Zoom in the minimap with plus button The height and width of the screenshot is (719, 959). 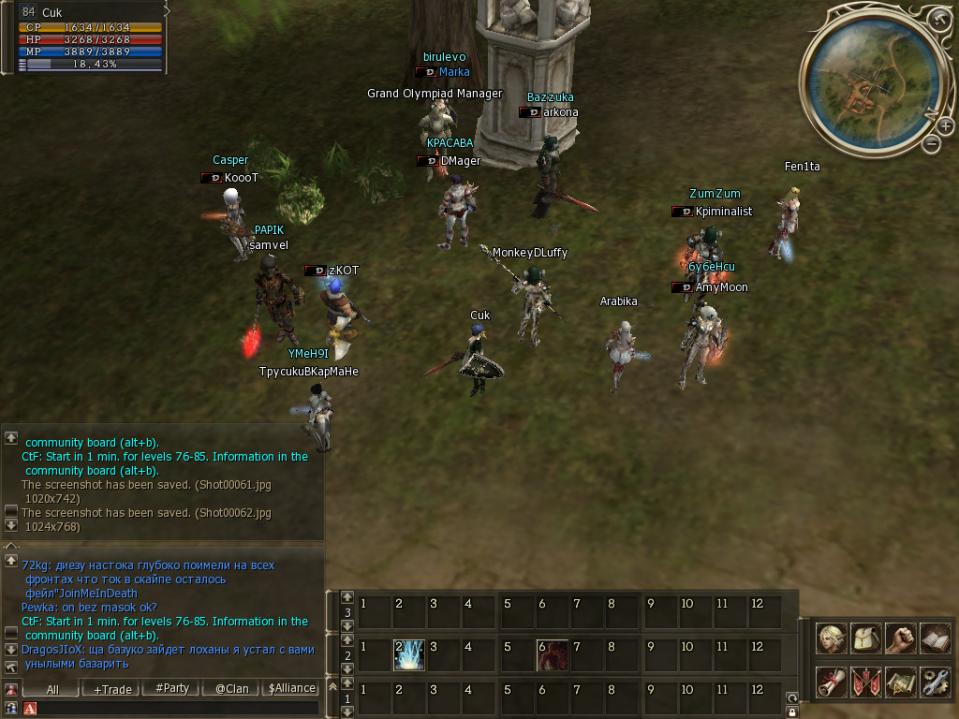(x=945, y=126)
